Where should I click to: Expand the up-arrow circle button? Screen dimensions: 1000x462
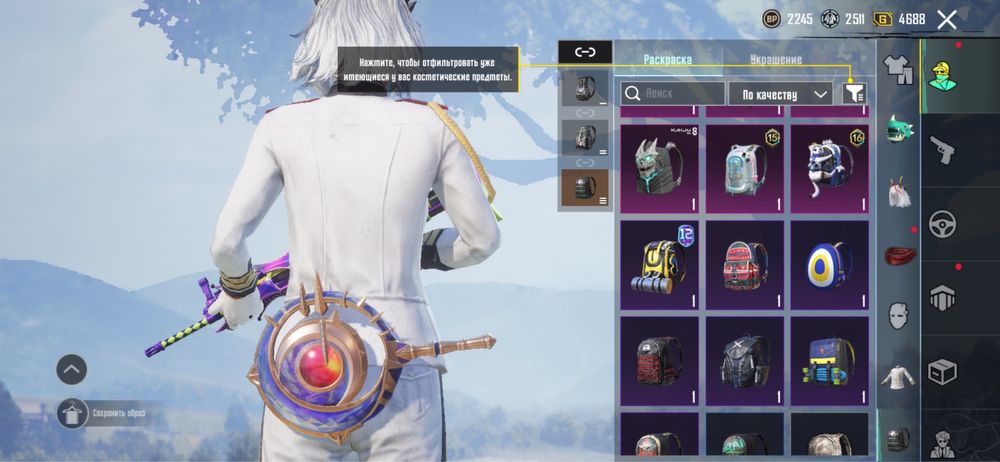click(71, 369)
